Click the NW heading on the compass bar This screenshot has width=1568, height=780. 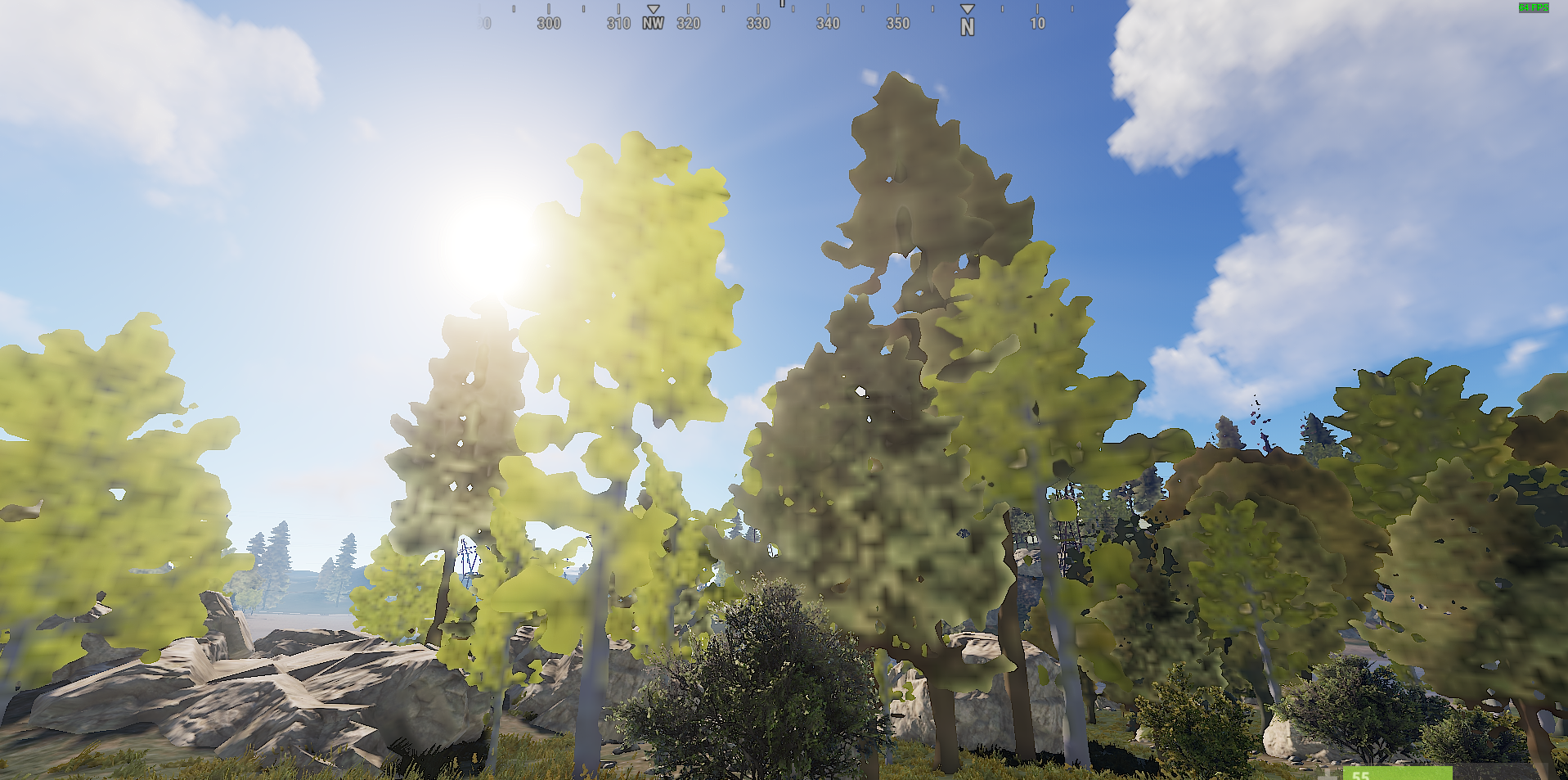pyautogui.click(x=653, y=23)
